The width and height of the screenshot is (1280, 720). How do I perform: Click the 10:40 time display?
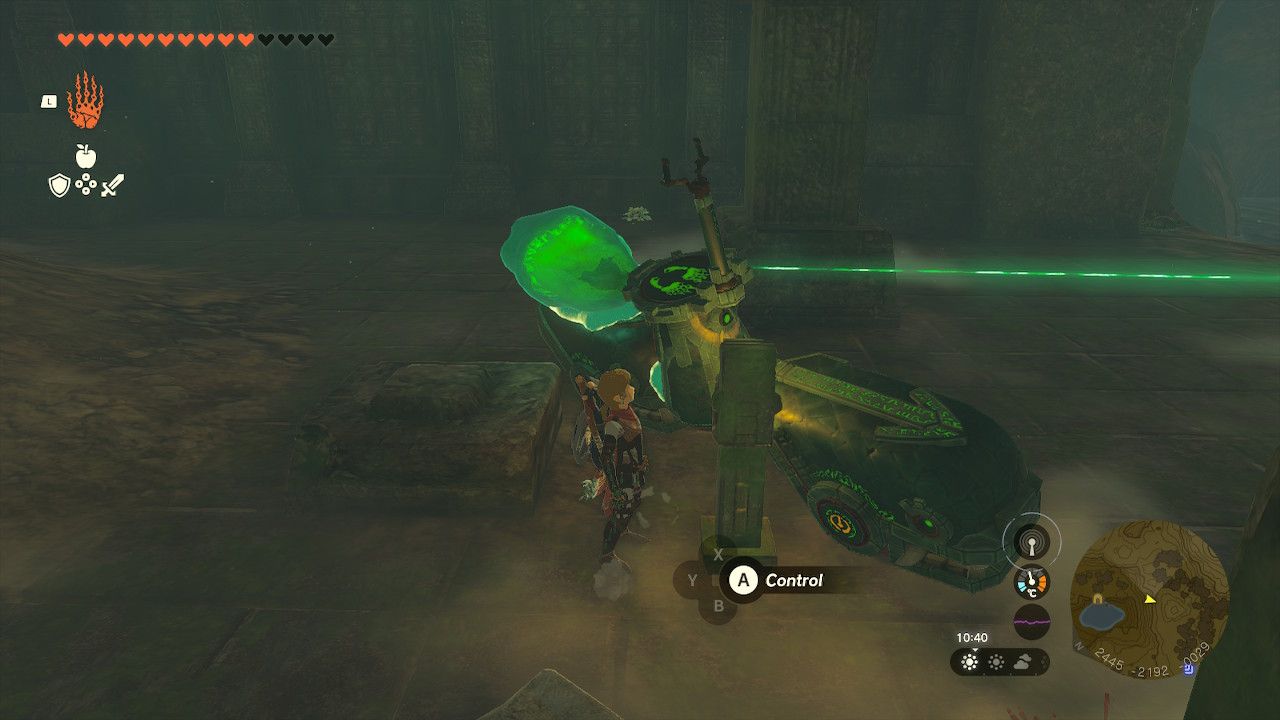point(972,636)
